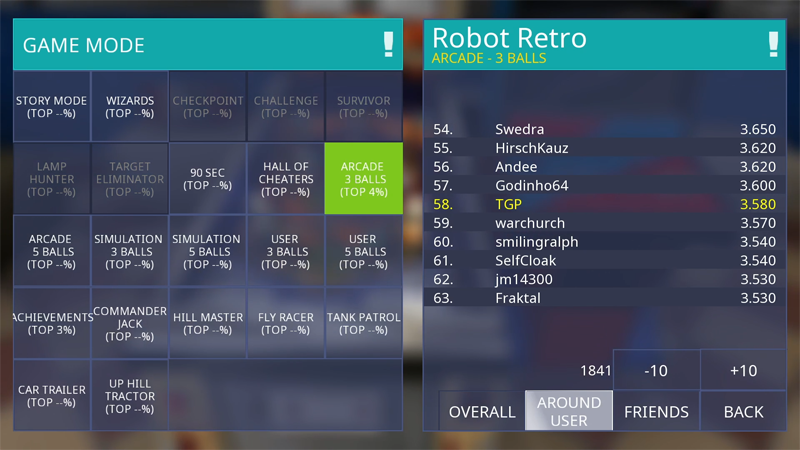
Task: Select the 90 Sec mode tile
Action: (208, 179)
